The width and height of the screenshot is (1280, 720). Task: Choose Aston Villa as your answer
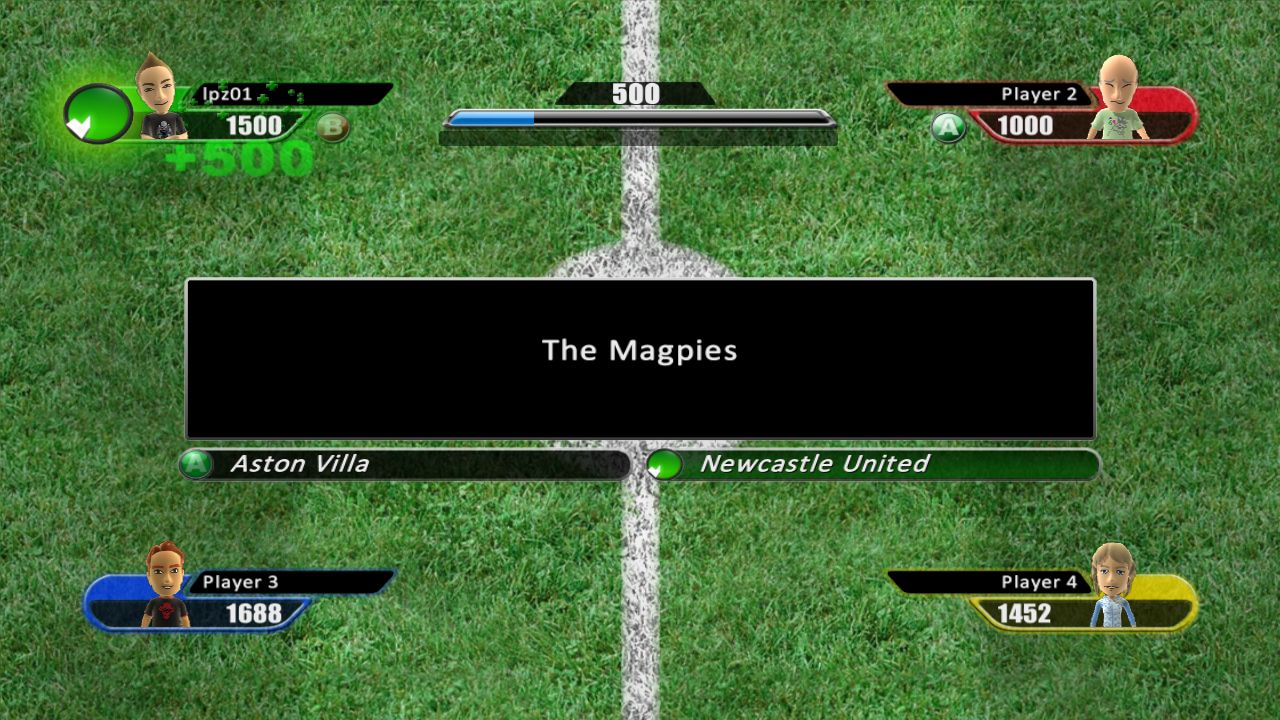tap(300, 463)
